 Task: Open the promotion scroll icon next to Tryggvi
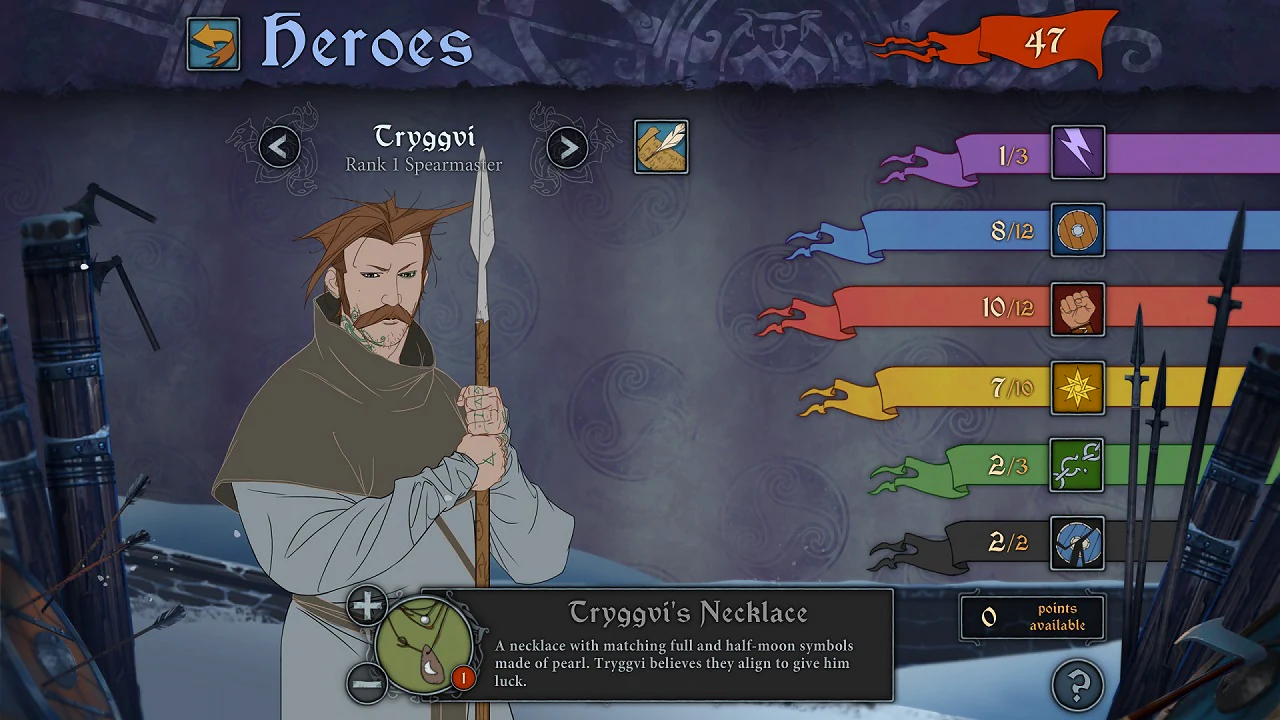pos(661,145)
